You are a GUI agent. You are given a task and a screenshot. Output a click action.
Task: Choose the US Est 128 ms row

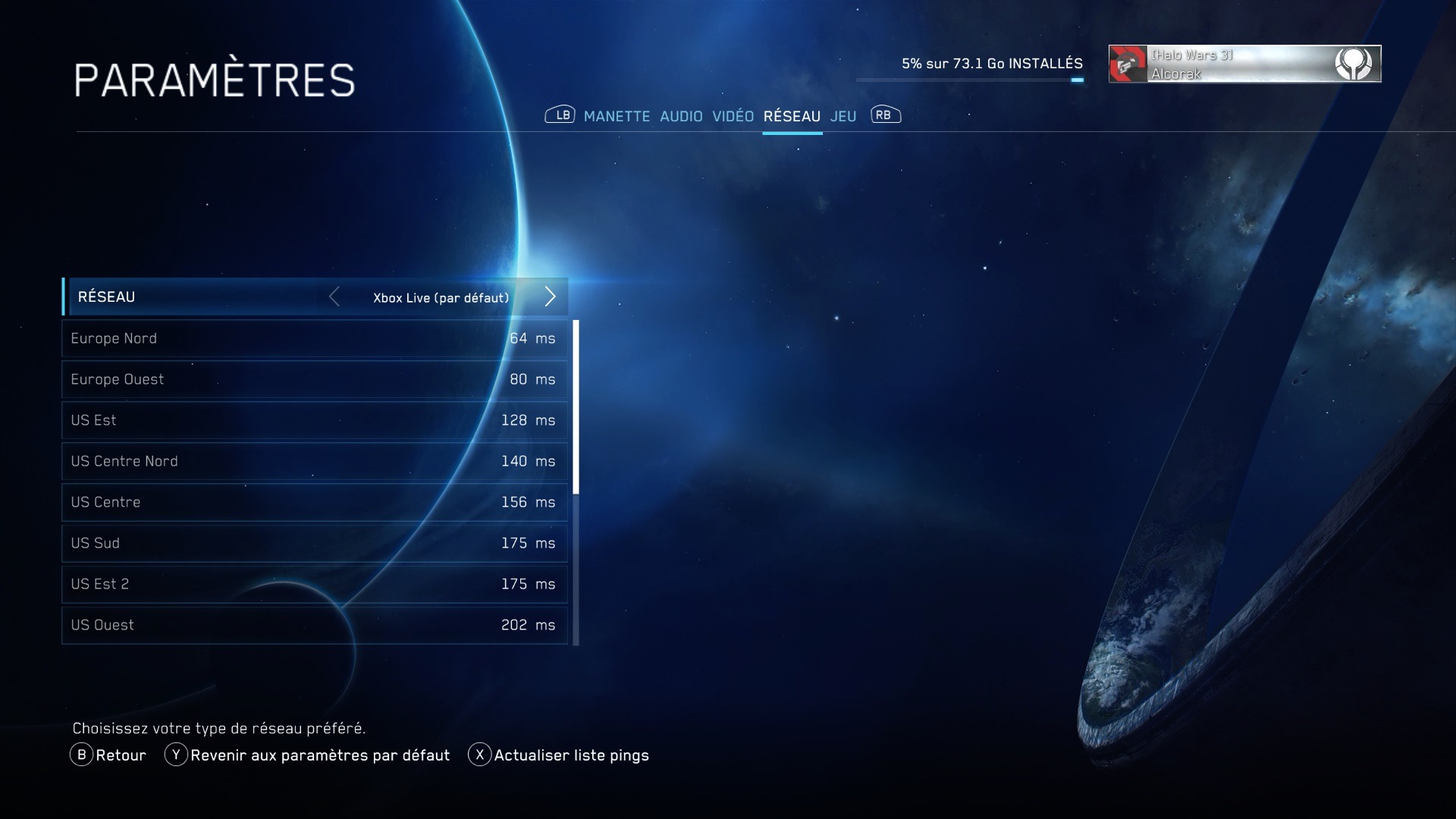pos(314,420)
